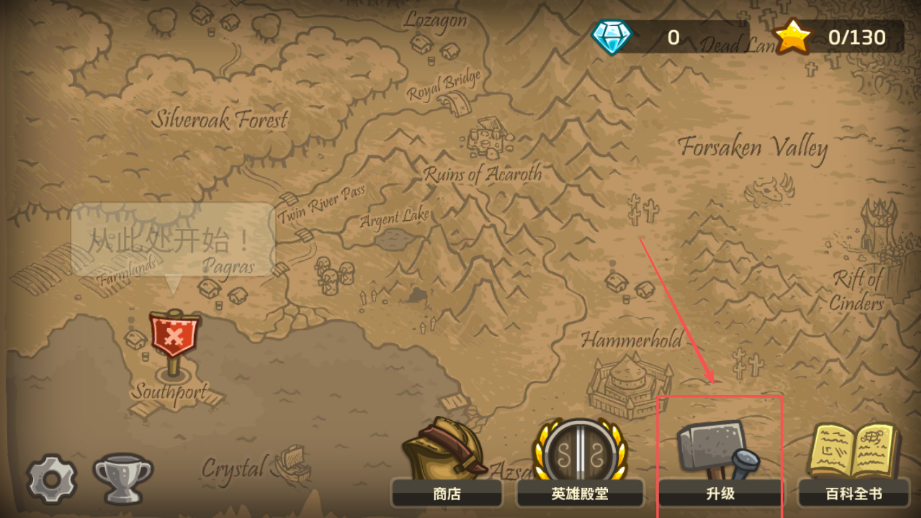
Task: View achievements via the trophy cup icon
Action: (122, 479)
